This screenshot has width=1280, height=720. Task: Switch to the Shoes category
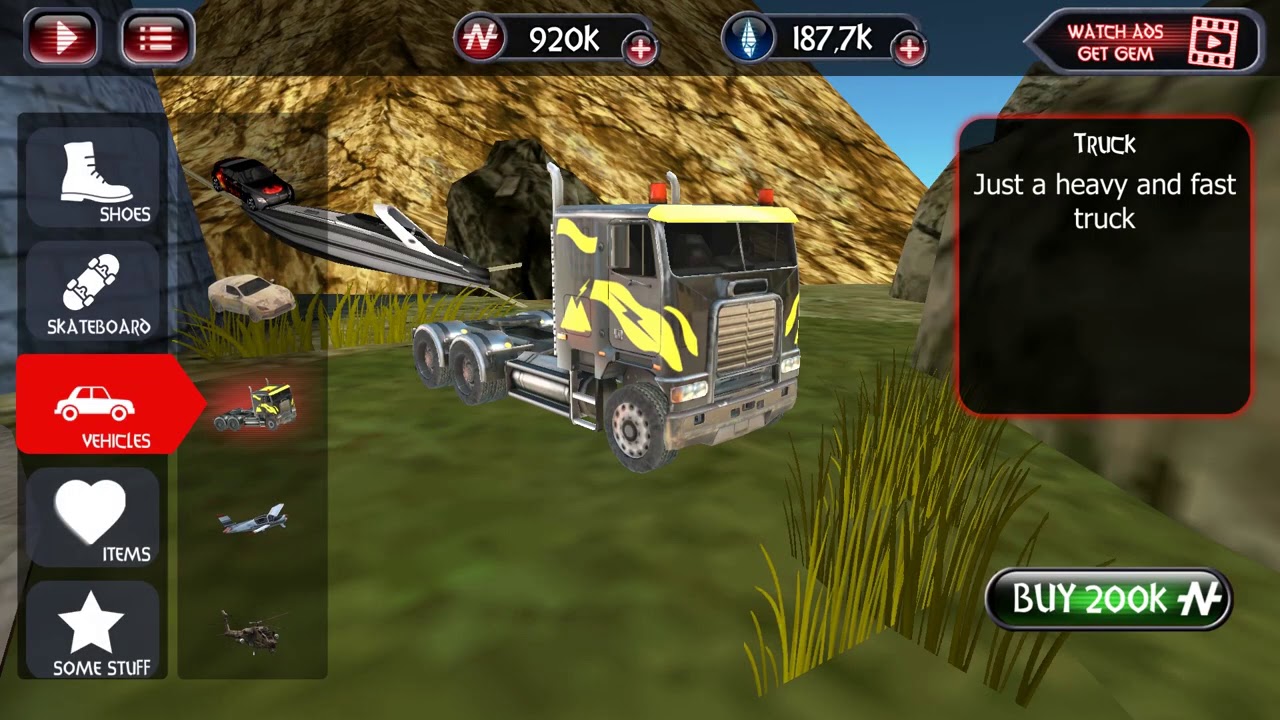coord(94,180)
